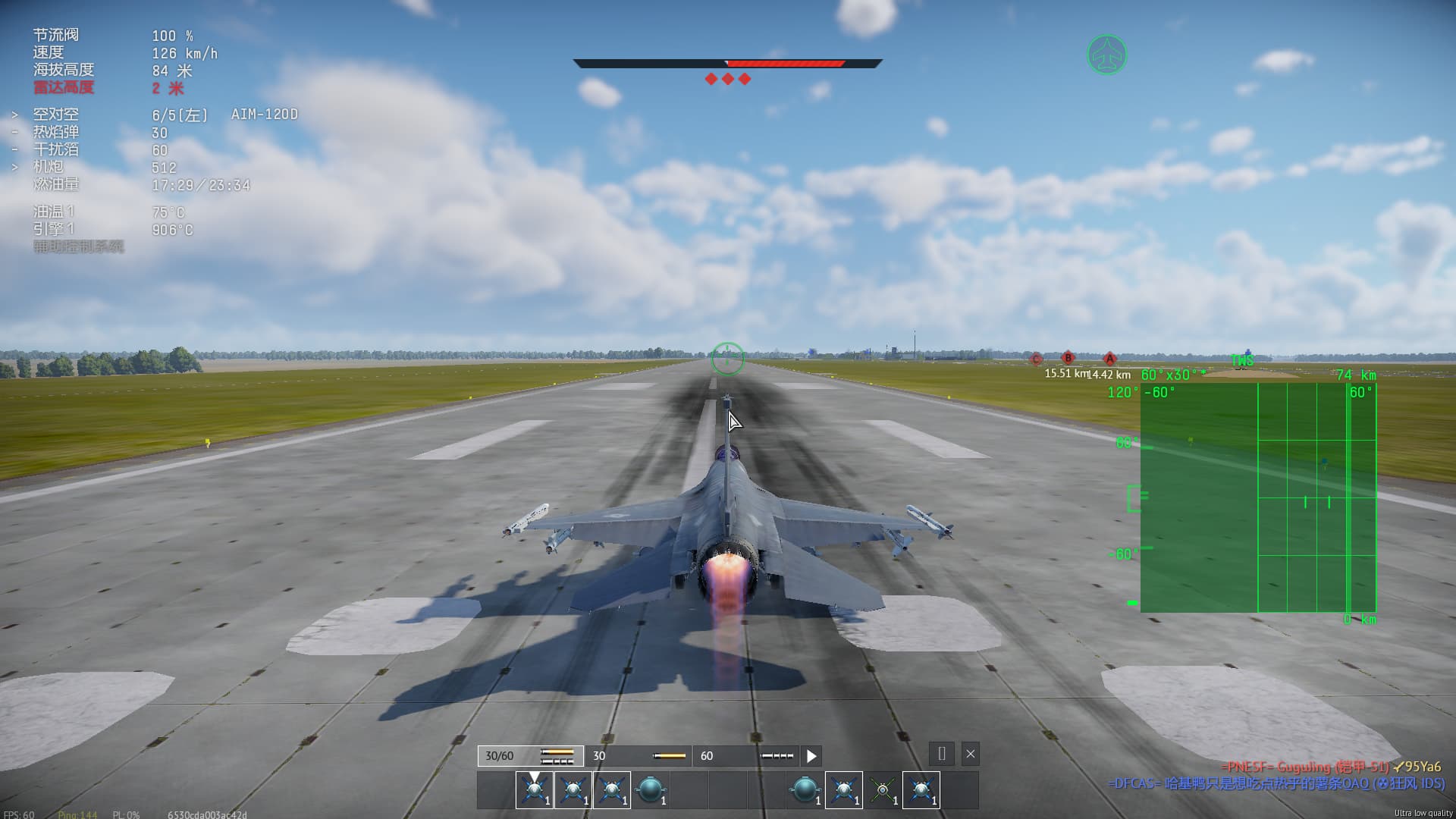Select the green gunpod icon in weapon bar
The height and width of the screenshot is (819, 1456).
click(880, 789)
